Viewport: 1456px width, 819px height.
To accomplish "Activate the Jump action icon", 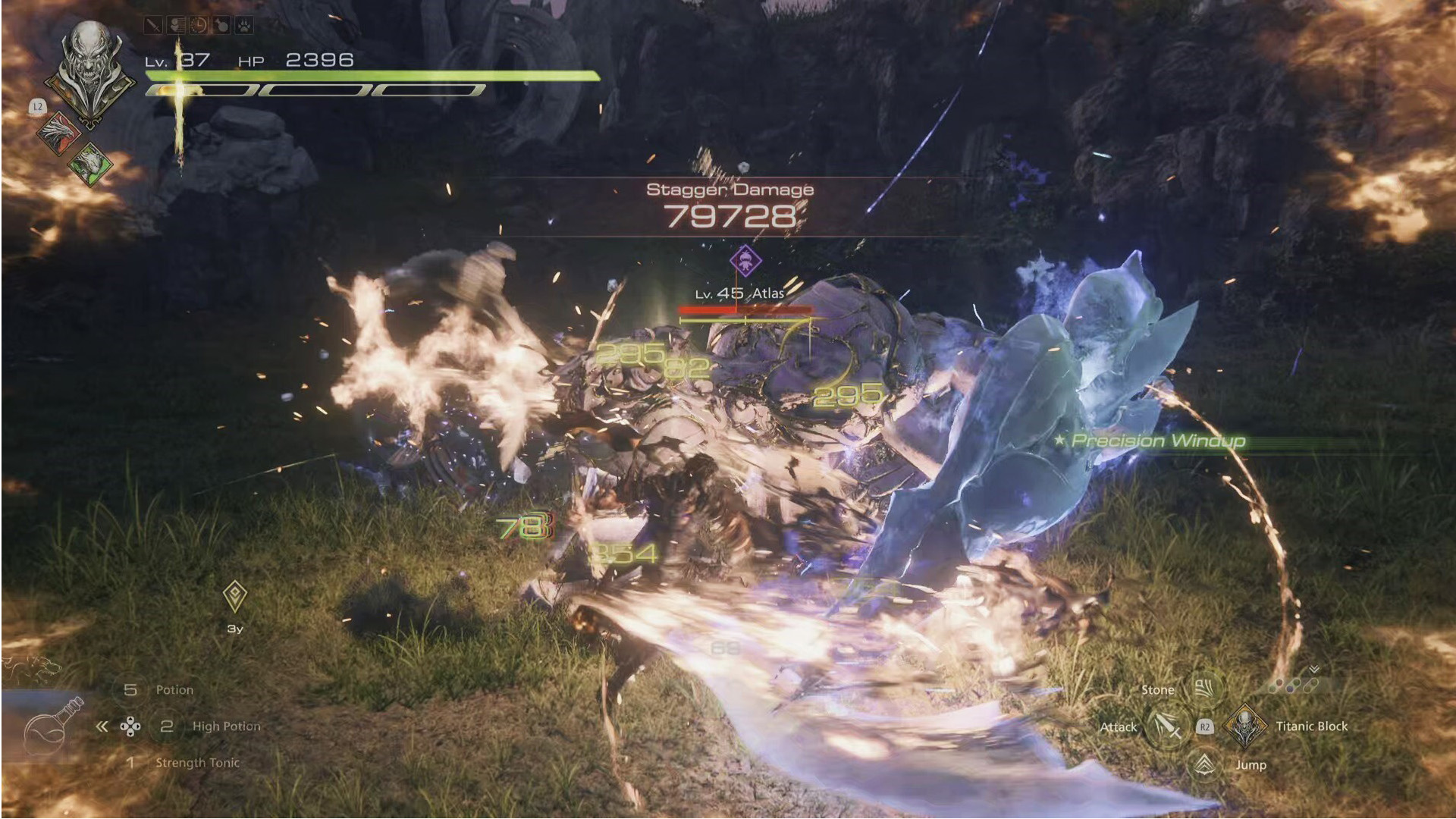I will pos(1204,764).
